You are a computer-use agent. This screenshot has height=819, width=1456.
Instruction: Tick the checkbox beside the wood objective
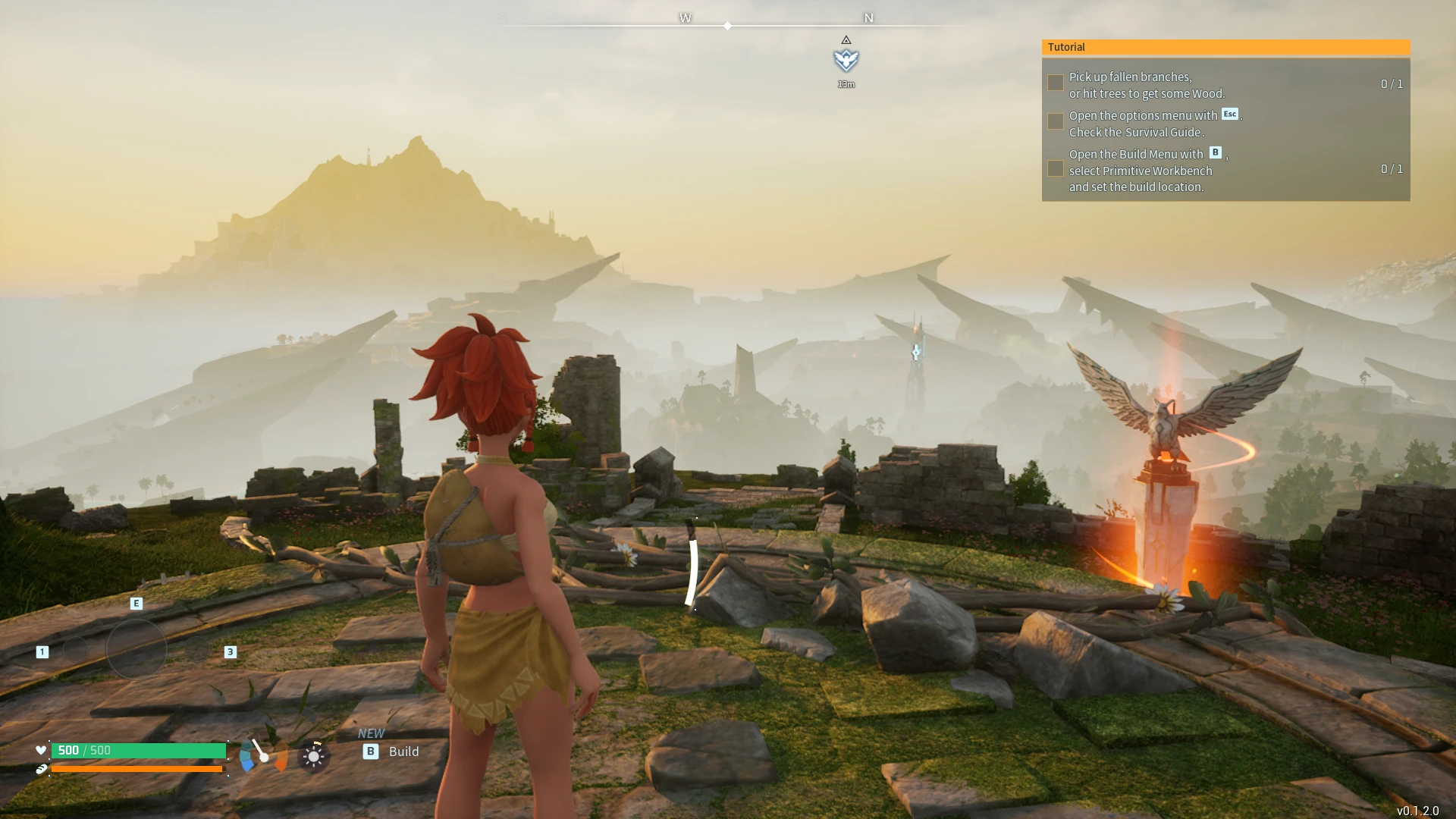point(1055,83)
